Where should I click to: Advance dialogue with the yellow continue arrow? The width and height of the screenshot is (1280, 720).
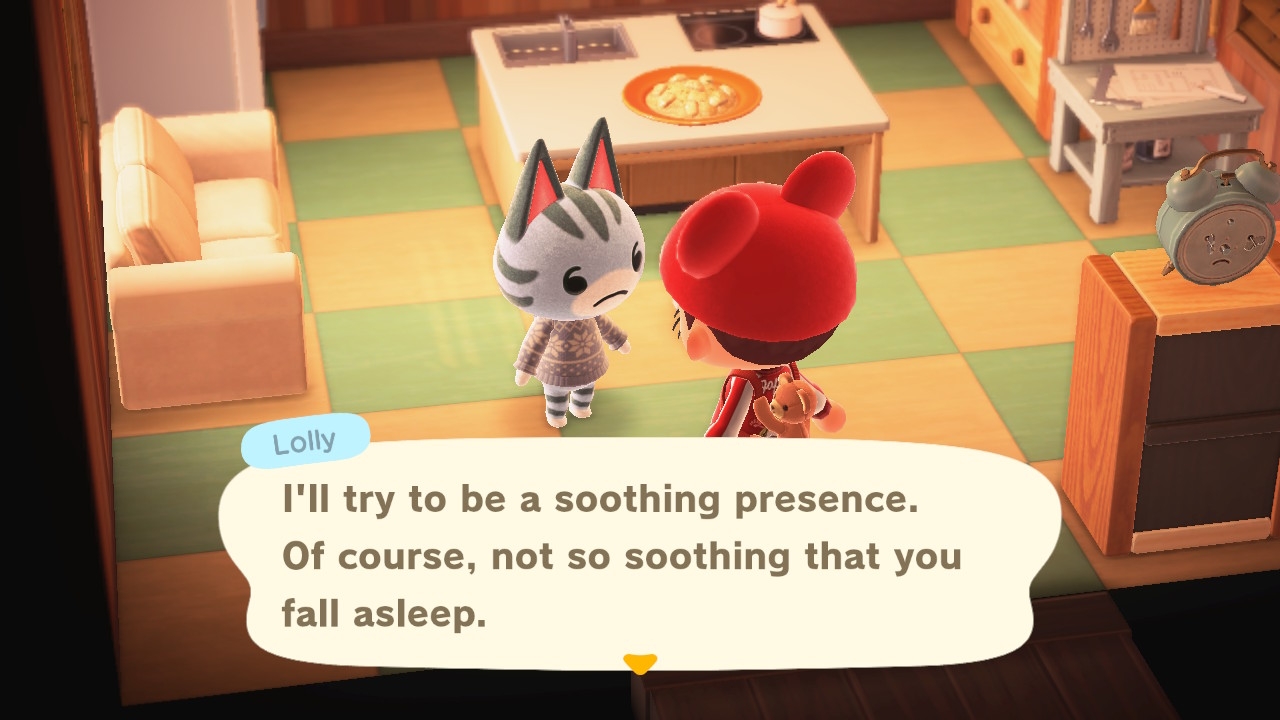click(640, 663)
